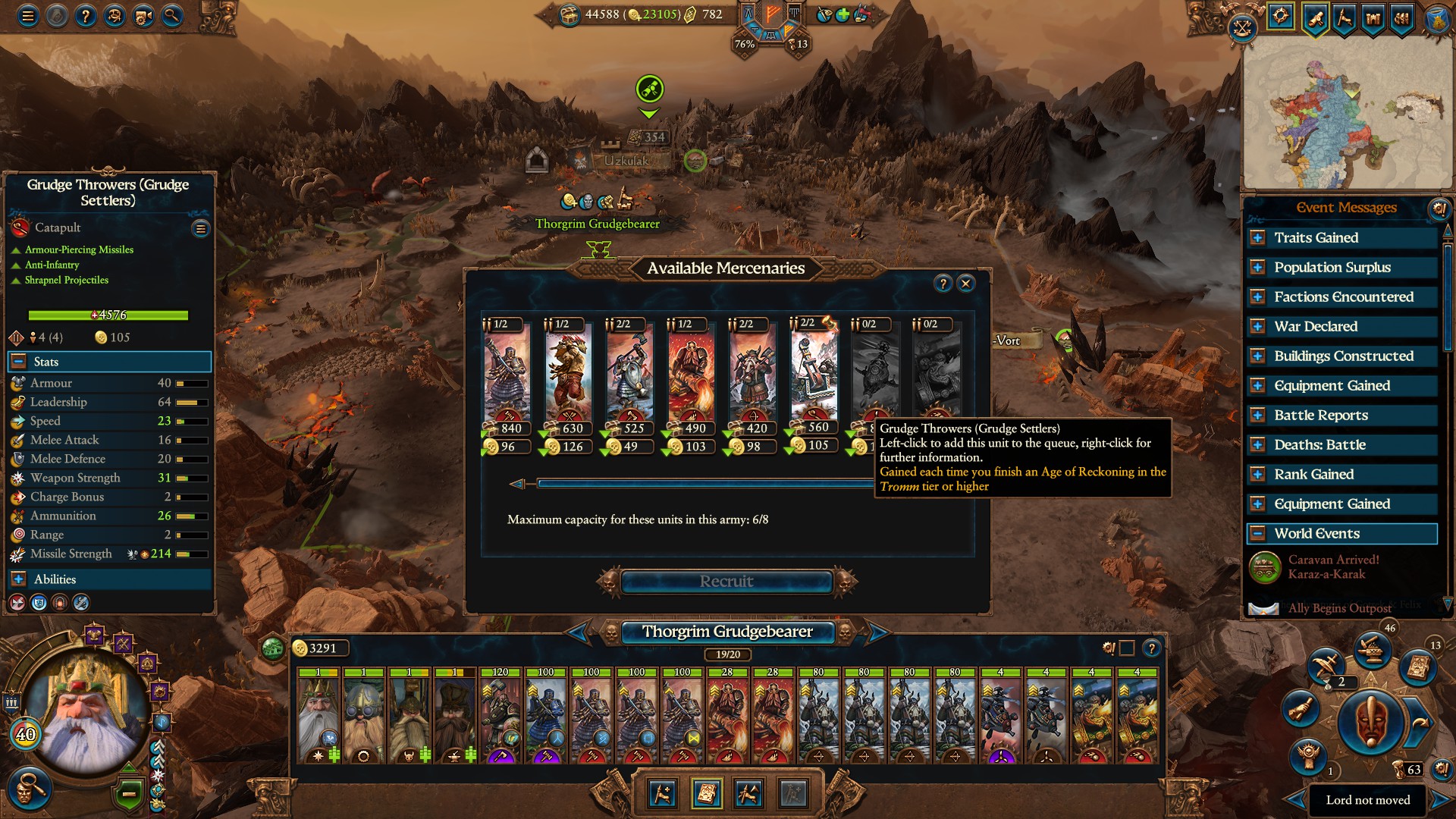The height and width of the screenshot is (819, 1456).
Task: Expand the Battle Reports event category
Action: (x=1258, y=415)
